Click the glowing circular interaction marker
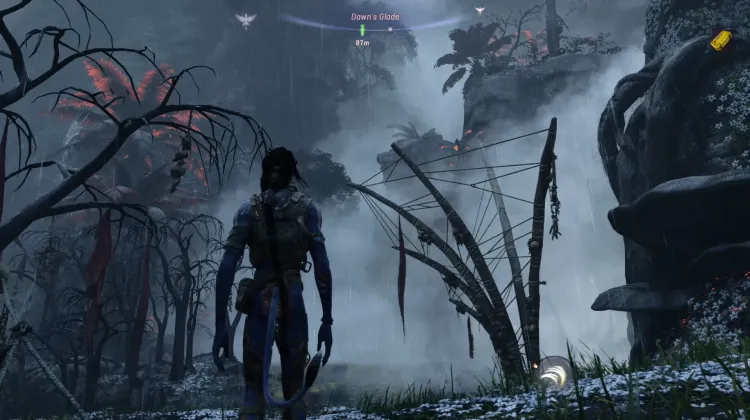The image size is (750, 420). point(553,374)
